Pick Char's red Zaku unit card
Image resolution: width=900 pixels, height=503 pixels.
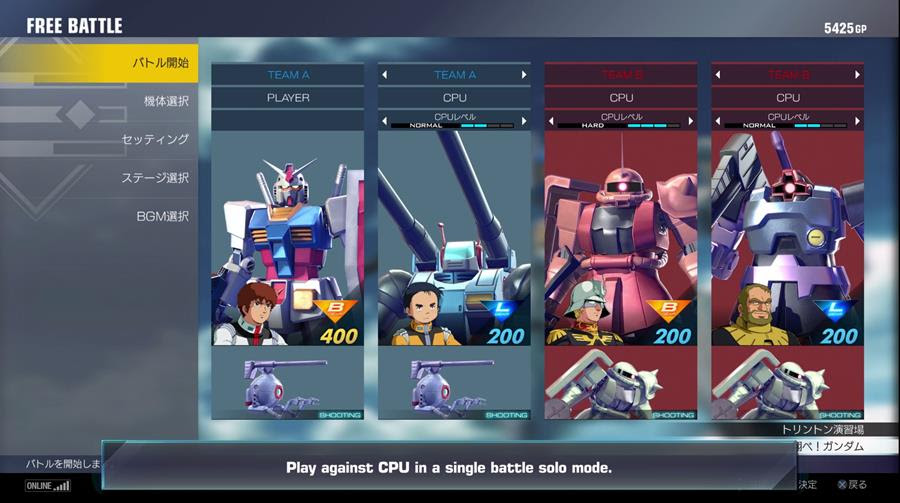pos(621,240)
